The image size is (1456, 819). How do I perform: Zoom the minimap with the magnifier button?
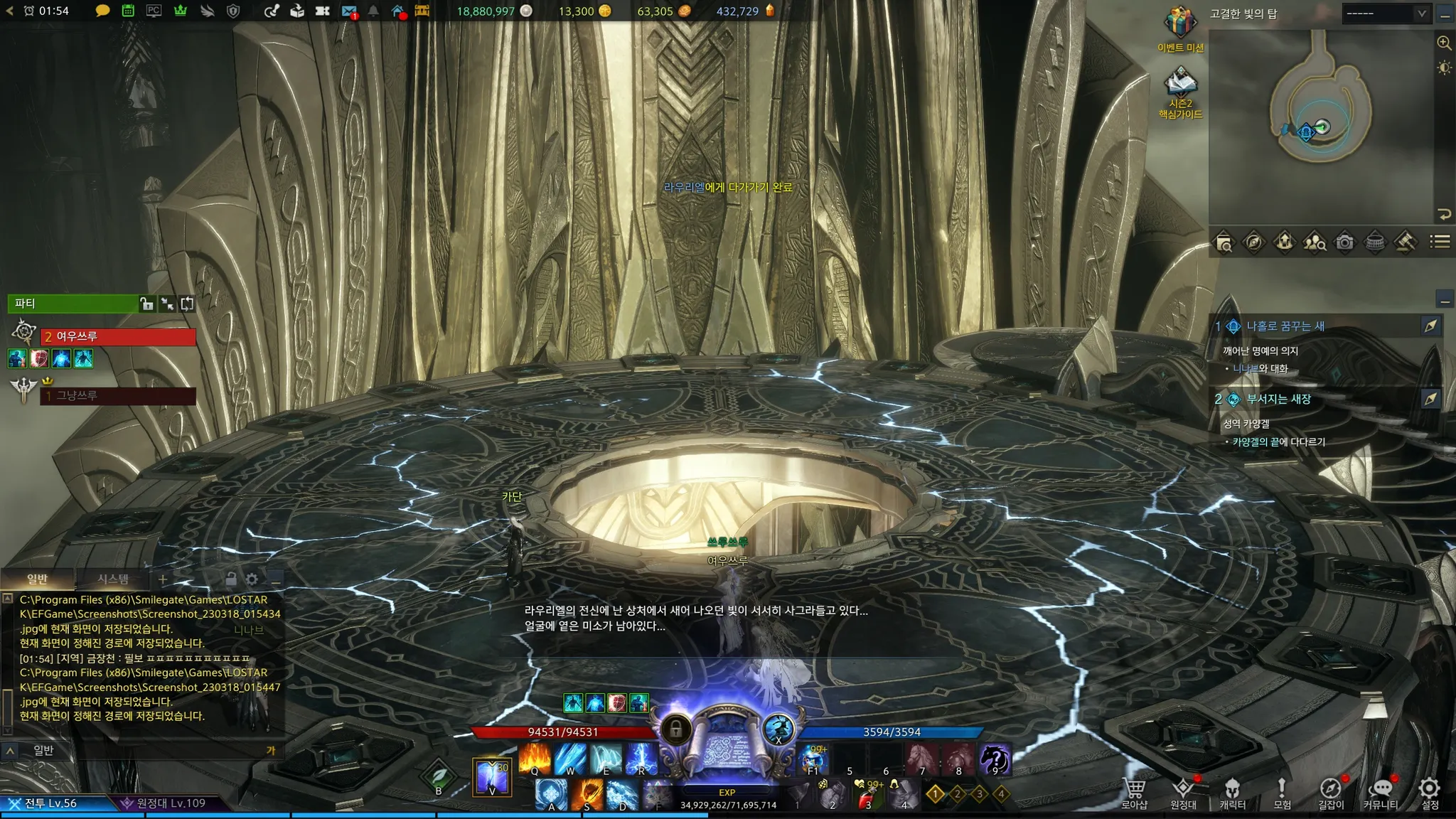(x=1444, y=43)
